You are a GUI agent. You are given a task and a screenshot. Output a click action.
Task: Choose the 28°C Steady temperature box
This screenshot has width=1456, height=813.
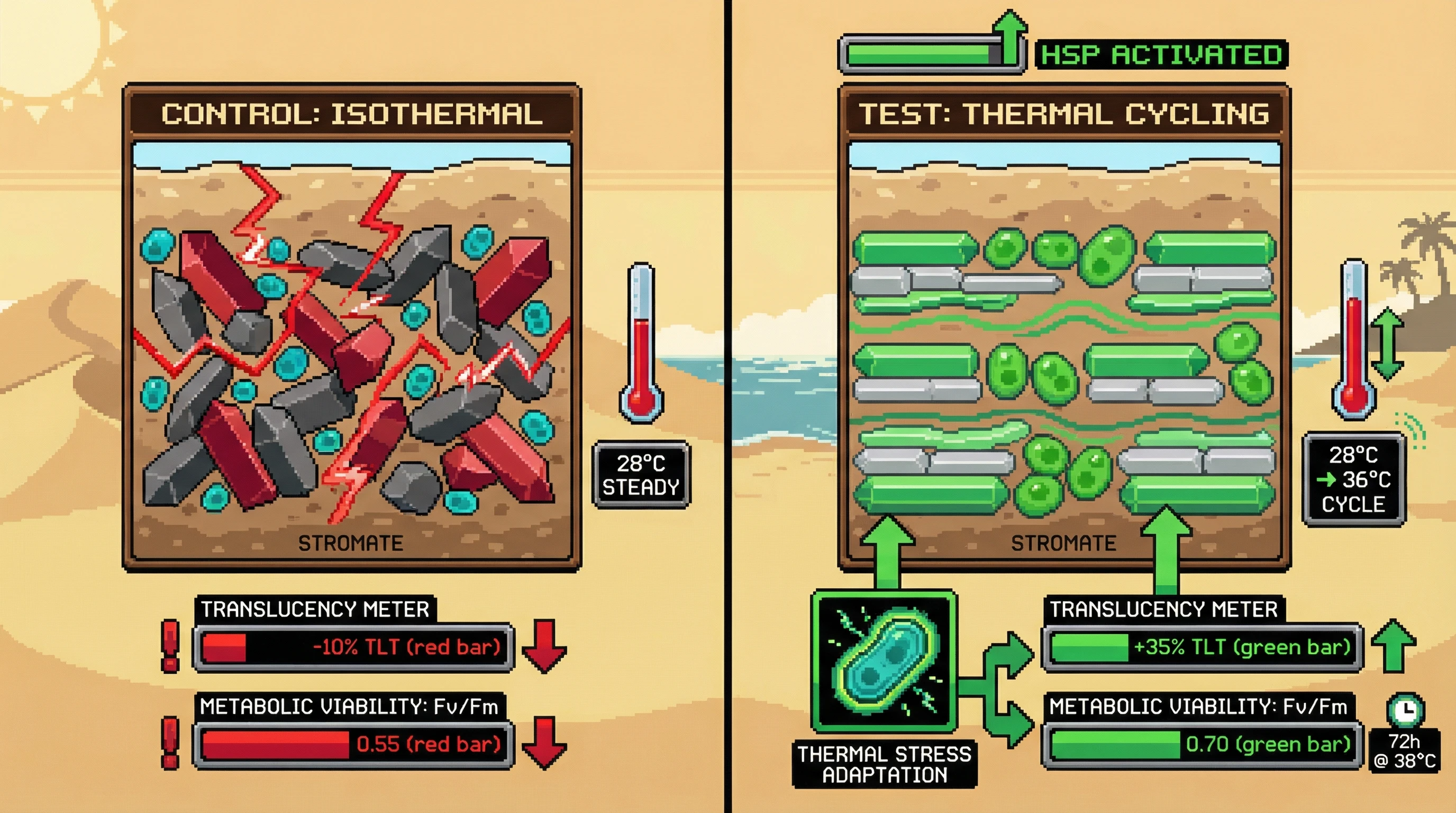(641, 475)
